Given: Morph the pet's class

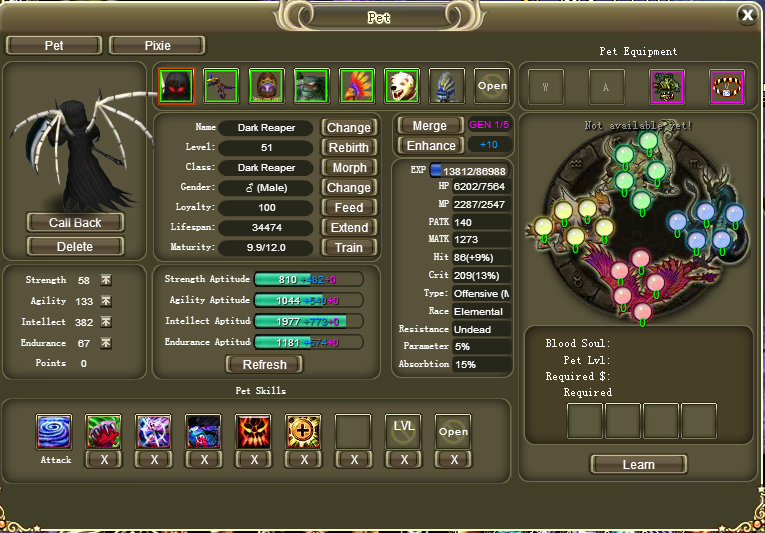Looking at the screenshot, I should 348,167.
